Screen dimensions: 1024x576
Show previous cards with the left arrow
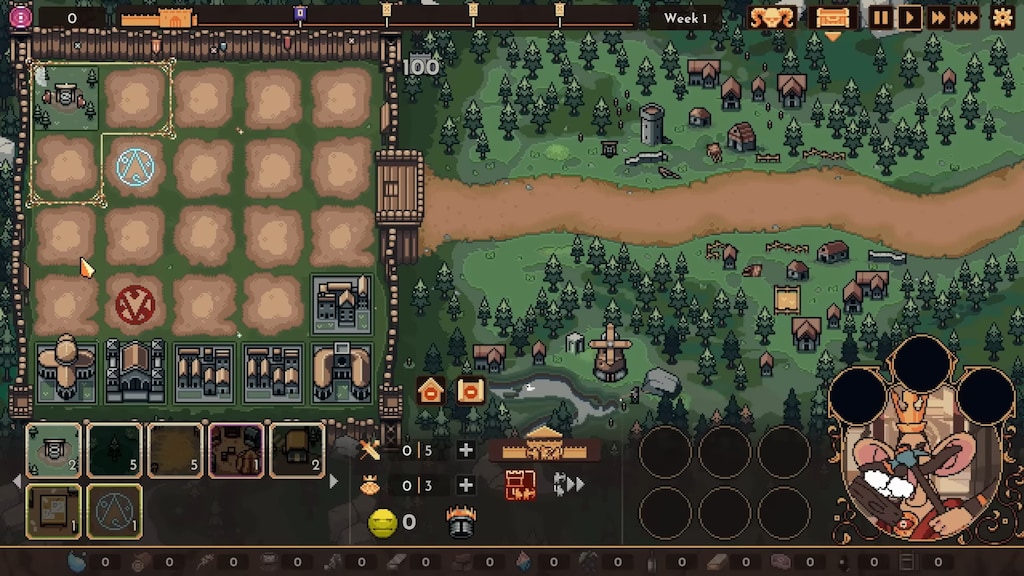(16, 481)
